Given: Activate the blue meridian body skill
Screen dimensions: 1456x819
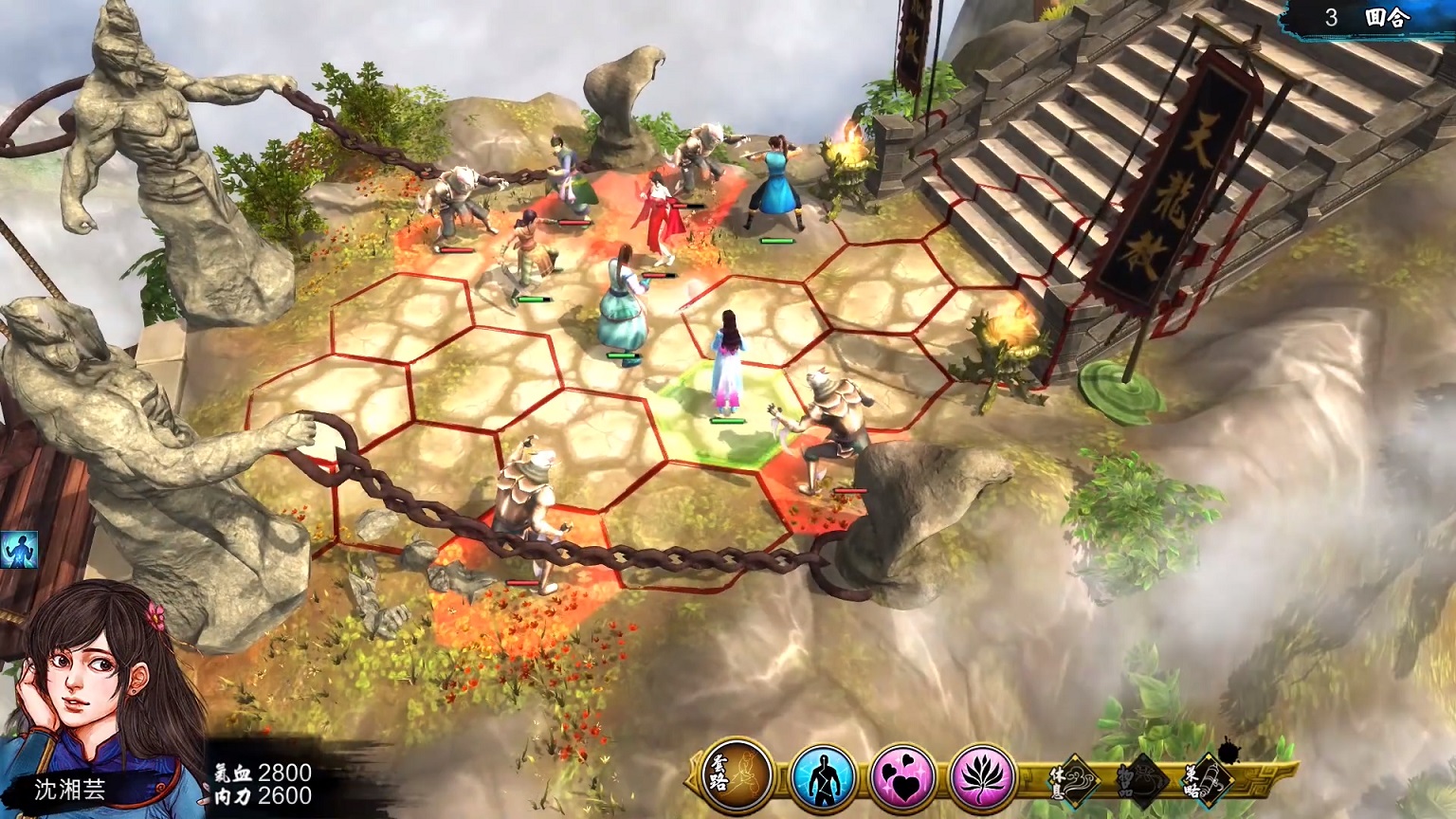Looking at the screenshot, I should tap(821, 777).
